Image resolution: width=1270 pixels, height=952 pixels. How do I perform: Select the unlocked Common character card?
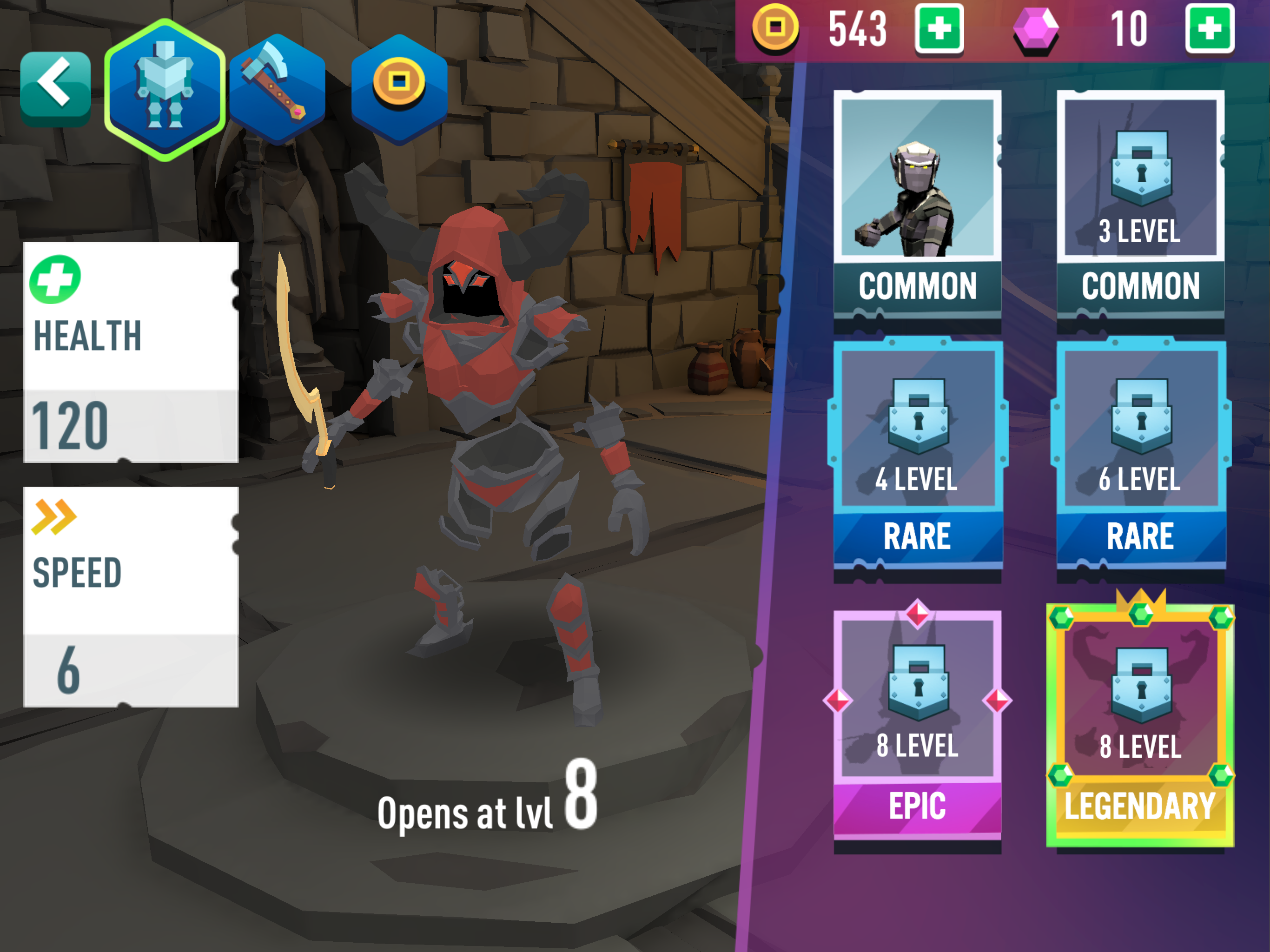point(917,204)
